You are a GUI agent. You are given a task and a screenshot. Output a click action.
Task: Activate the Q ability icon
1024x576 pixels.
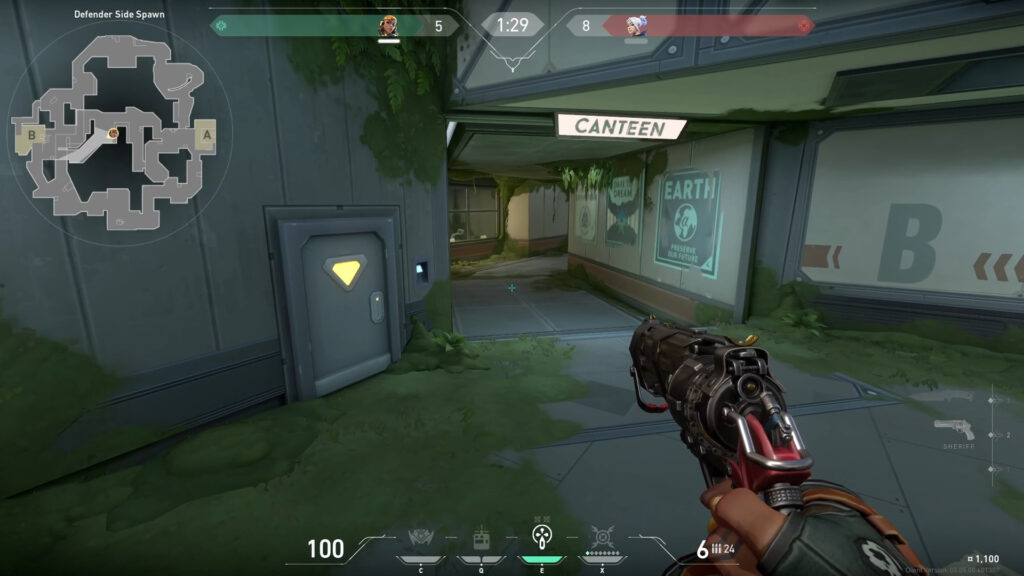(480, 540)
